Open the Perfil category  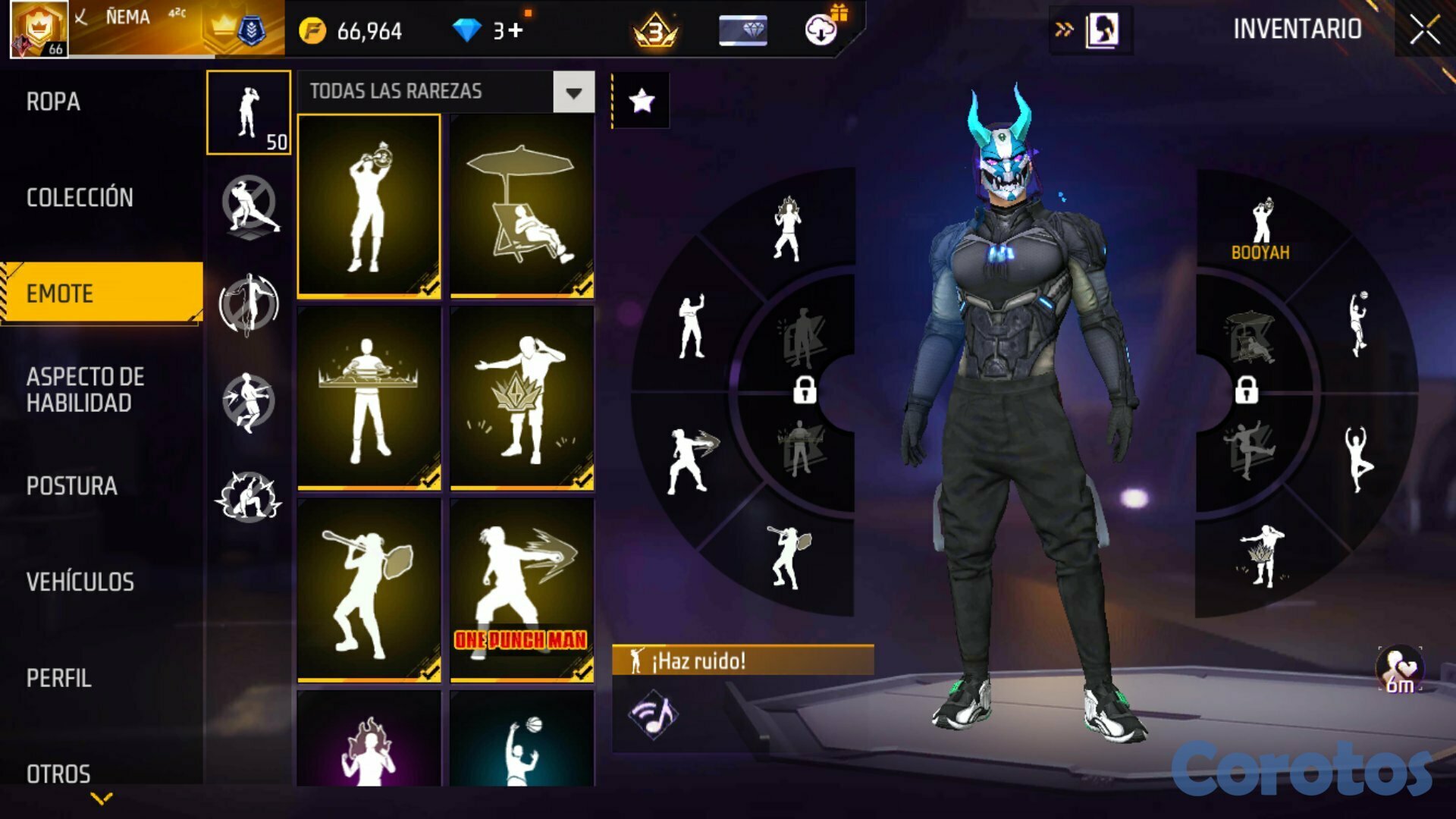click(x=58, y=678)
